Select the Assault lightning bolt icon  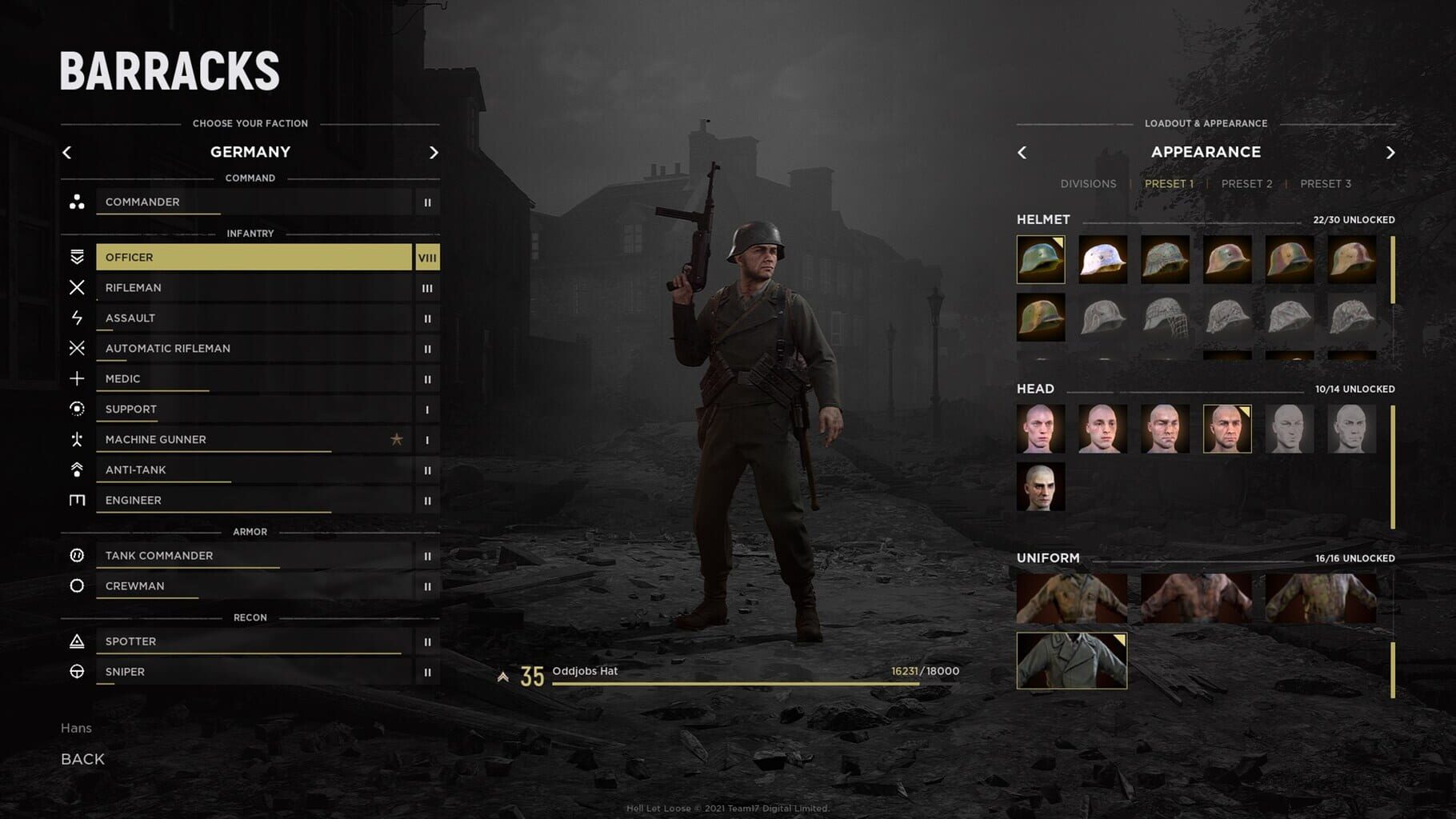point(78,318)
